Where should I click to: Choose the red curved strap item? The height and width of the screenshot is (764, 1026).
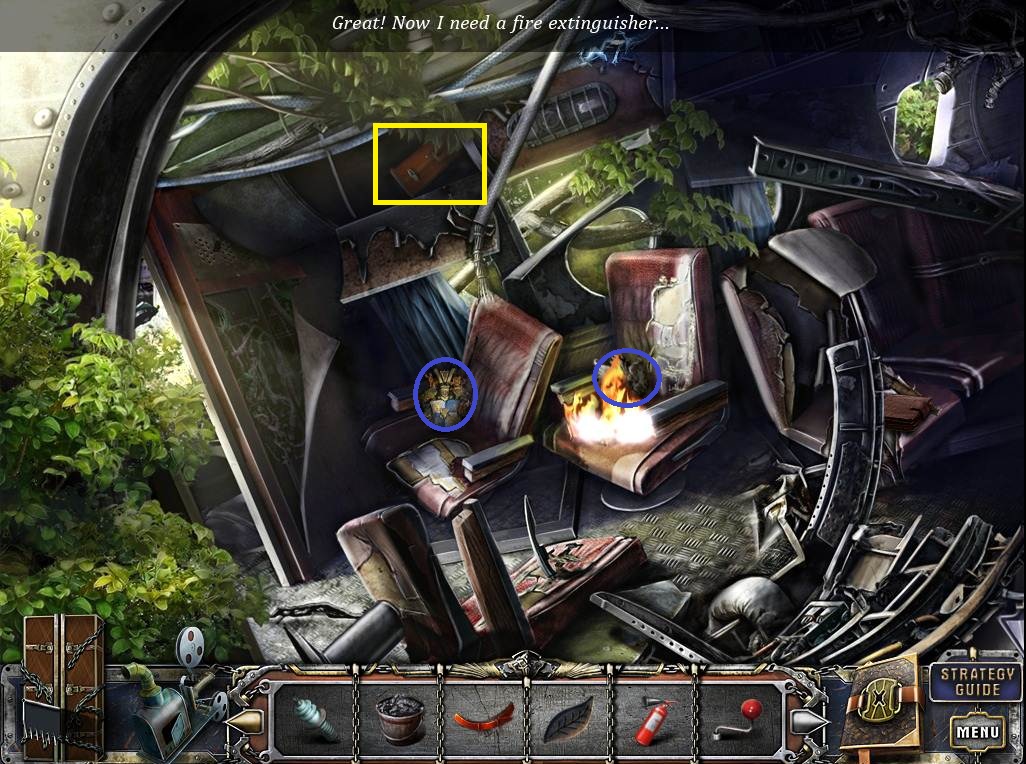[484, 719]
